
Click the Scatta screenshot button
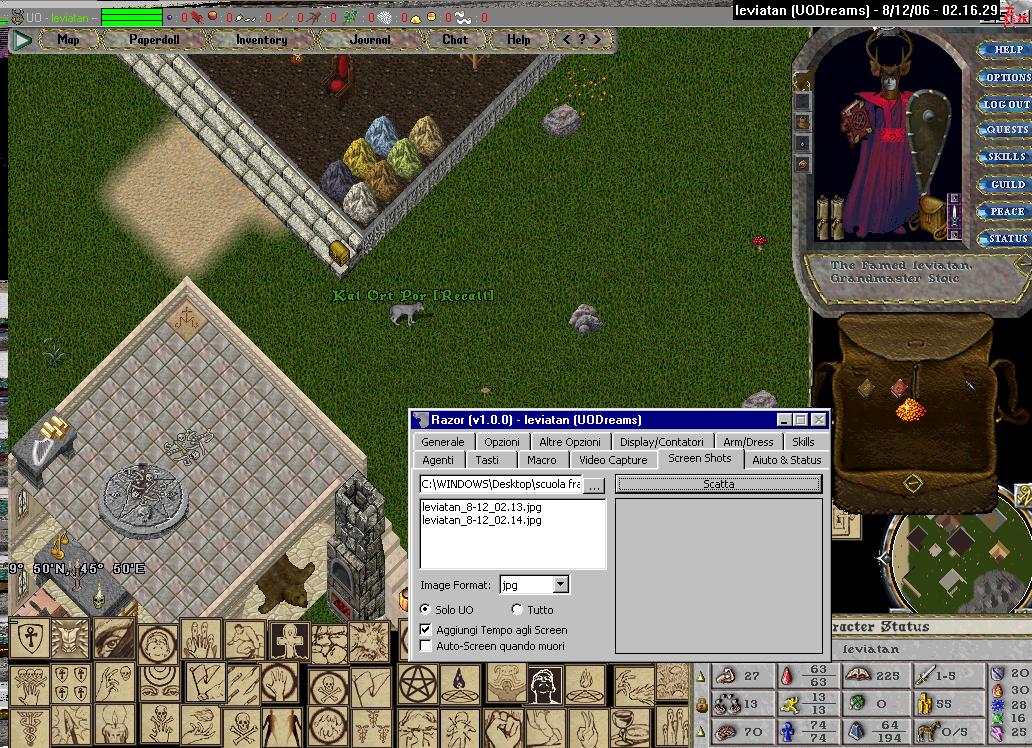click(718, 484)
